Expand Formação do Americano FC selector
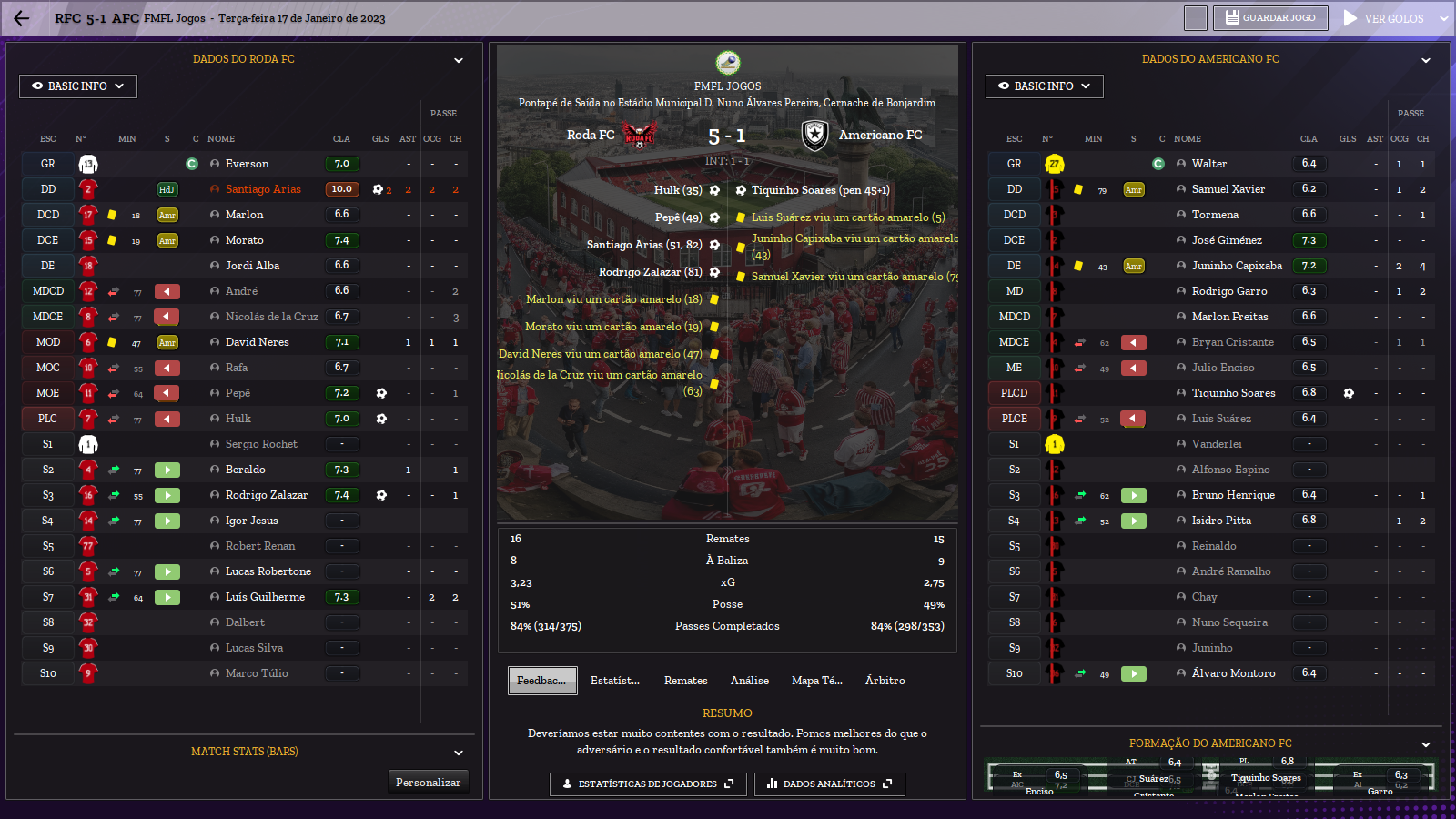The image size is (1456, 819). 1425,744
